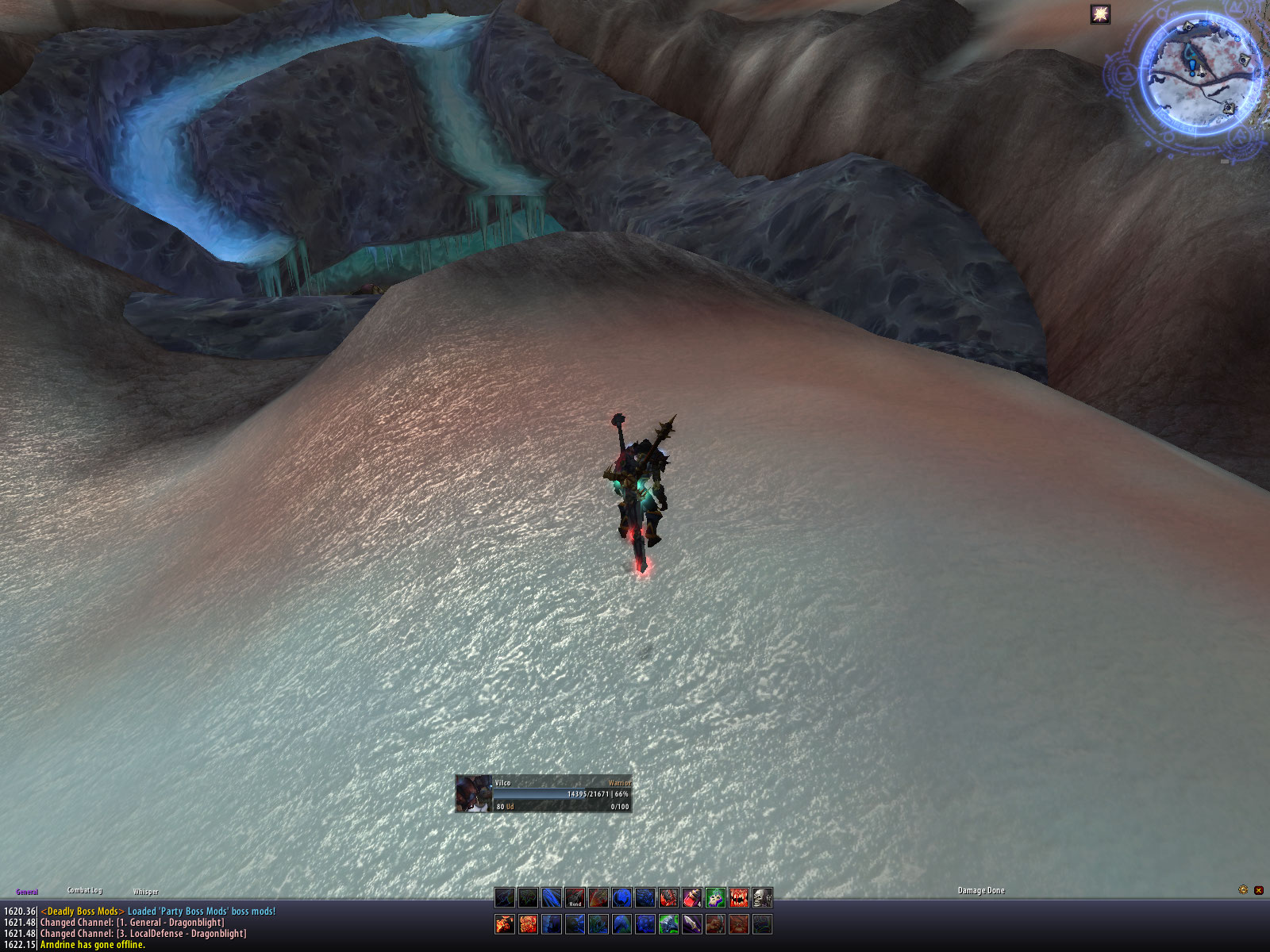The width and height of the screenshot is (1270, 952).
Task: Select the sunburst buff icon
Action: pyautogui.click(x=1100, y=14)
